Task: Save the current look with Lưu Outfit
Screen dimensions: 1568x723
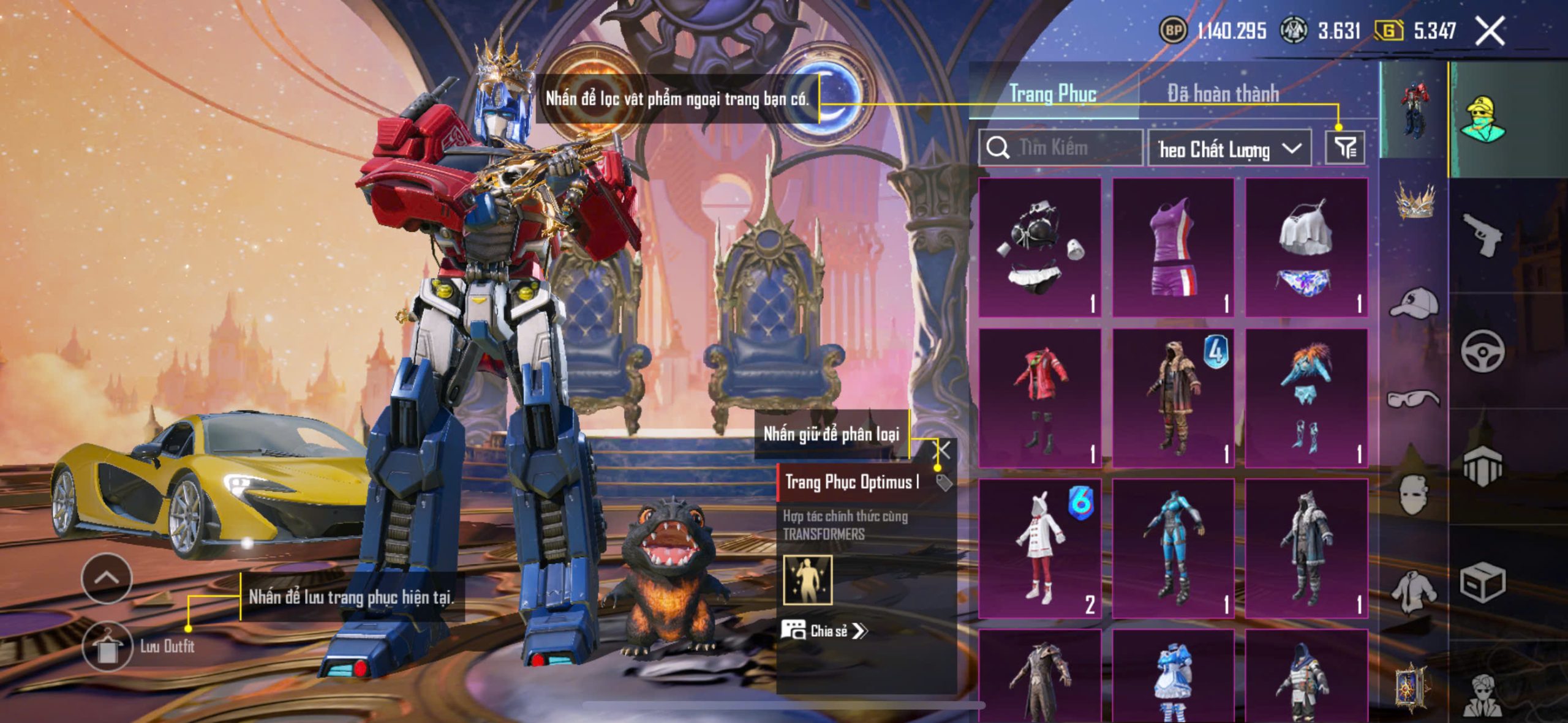Action: 108,646
